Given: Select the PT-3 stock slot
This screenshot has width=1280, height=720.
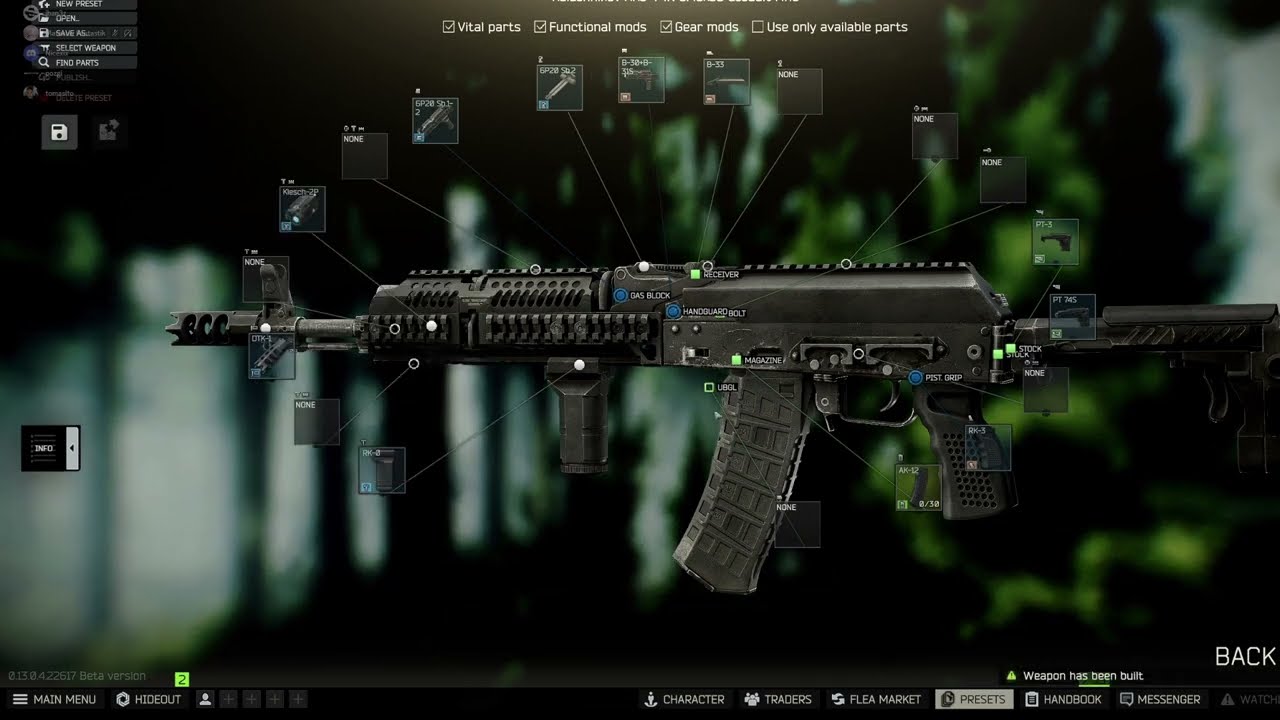Looking at the screenshot, I should pos(1055,242).
